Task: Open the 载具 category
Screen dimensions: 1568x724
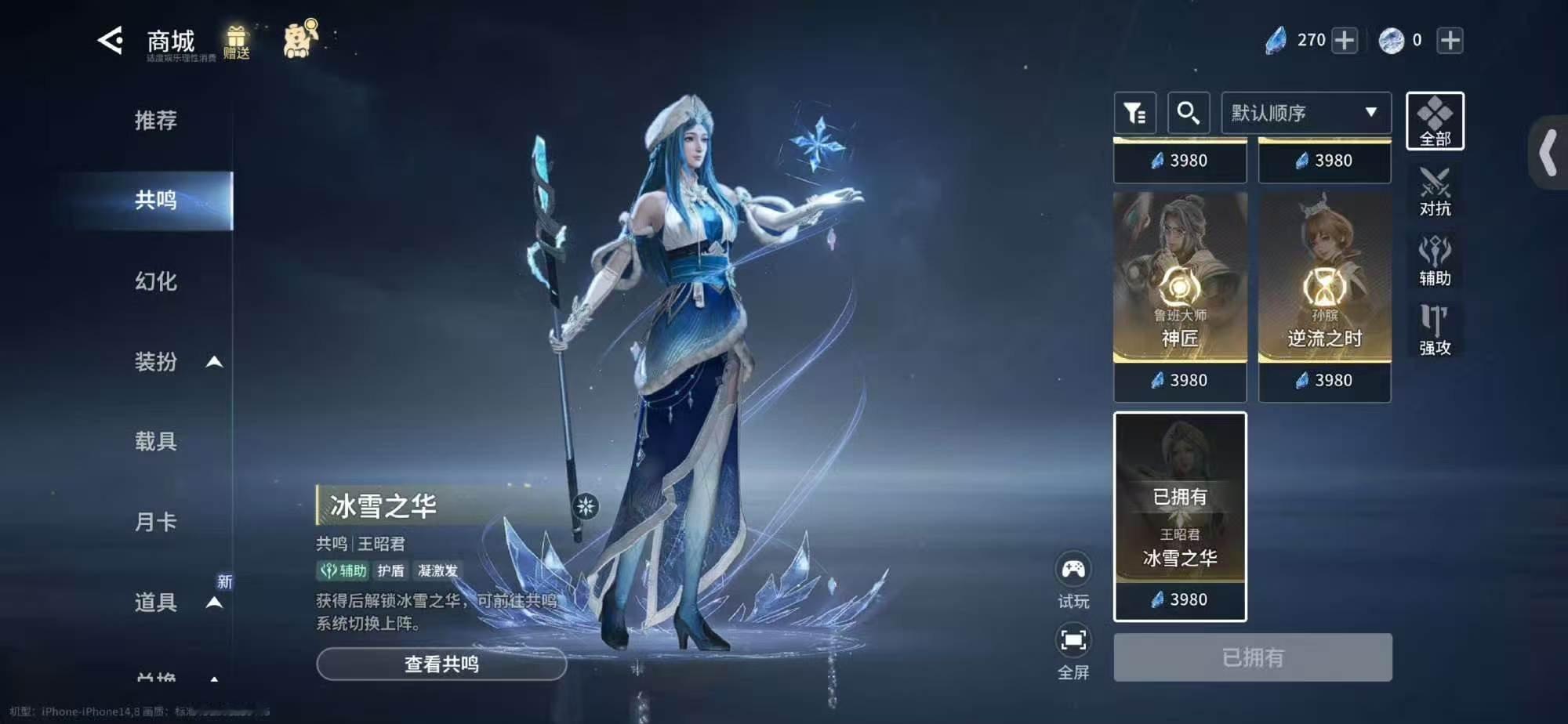Action: [156, 442]
